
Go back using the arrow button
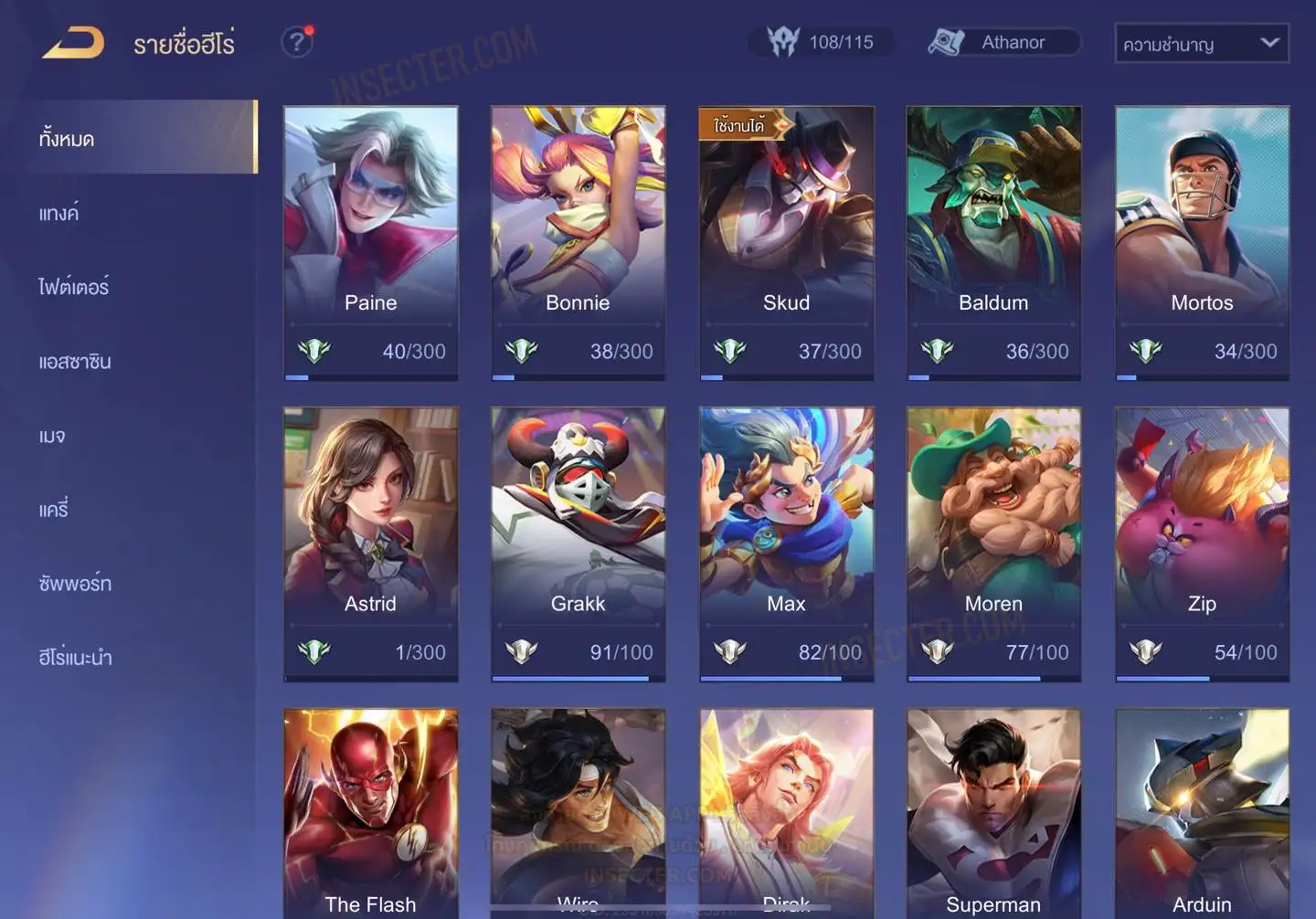pos(73,43)
